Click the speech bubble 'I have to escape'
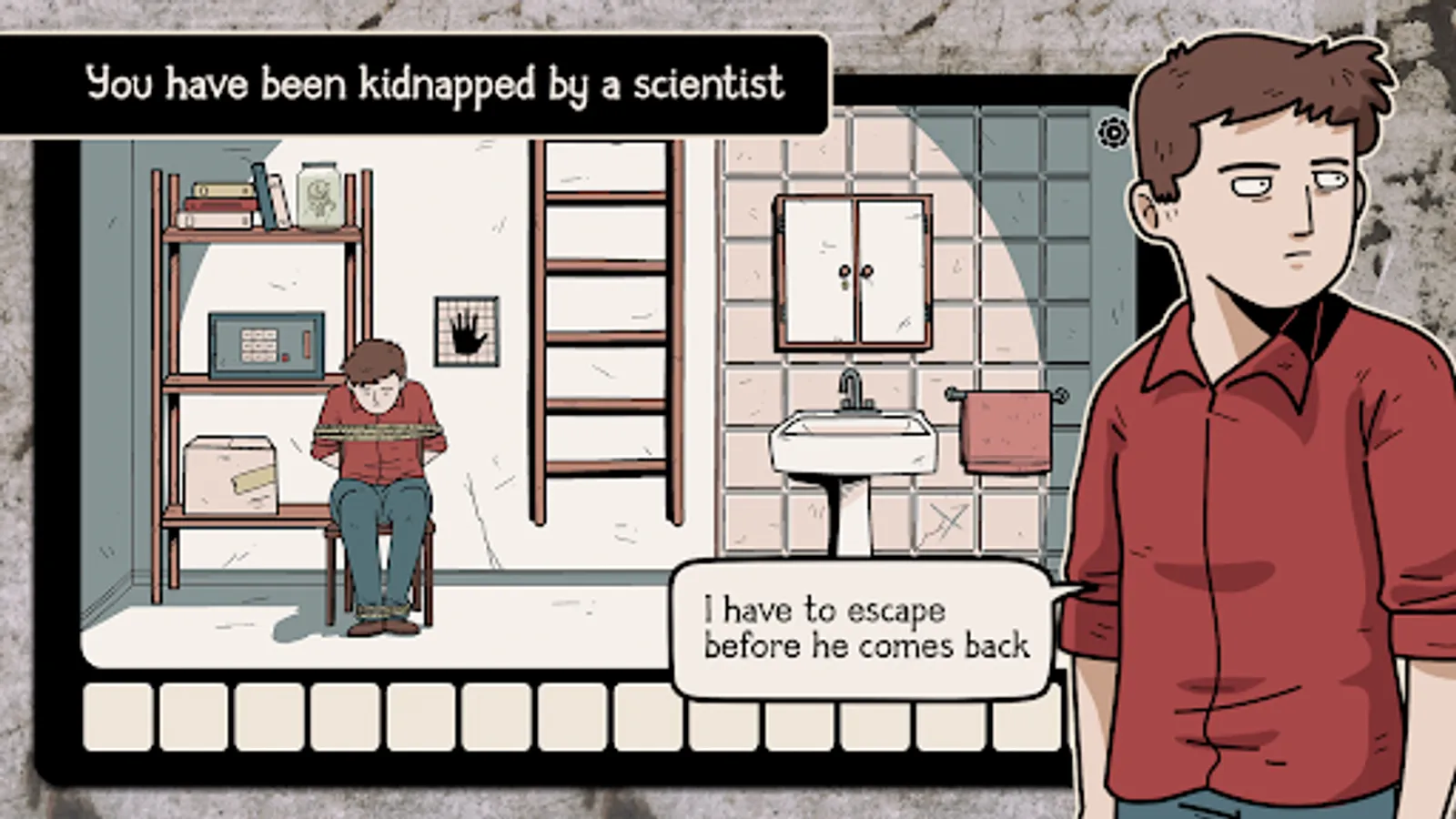 point(864,628)
